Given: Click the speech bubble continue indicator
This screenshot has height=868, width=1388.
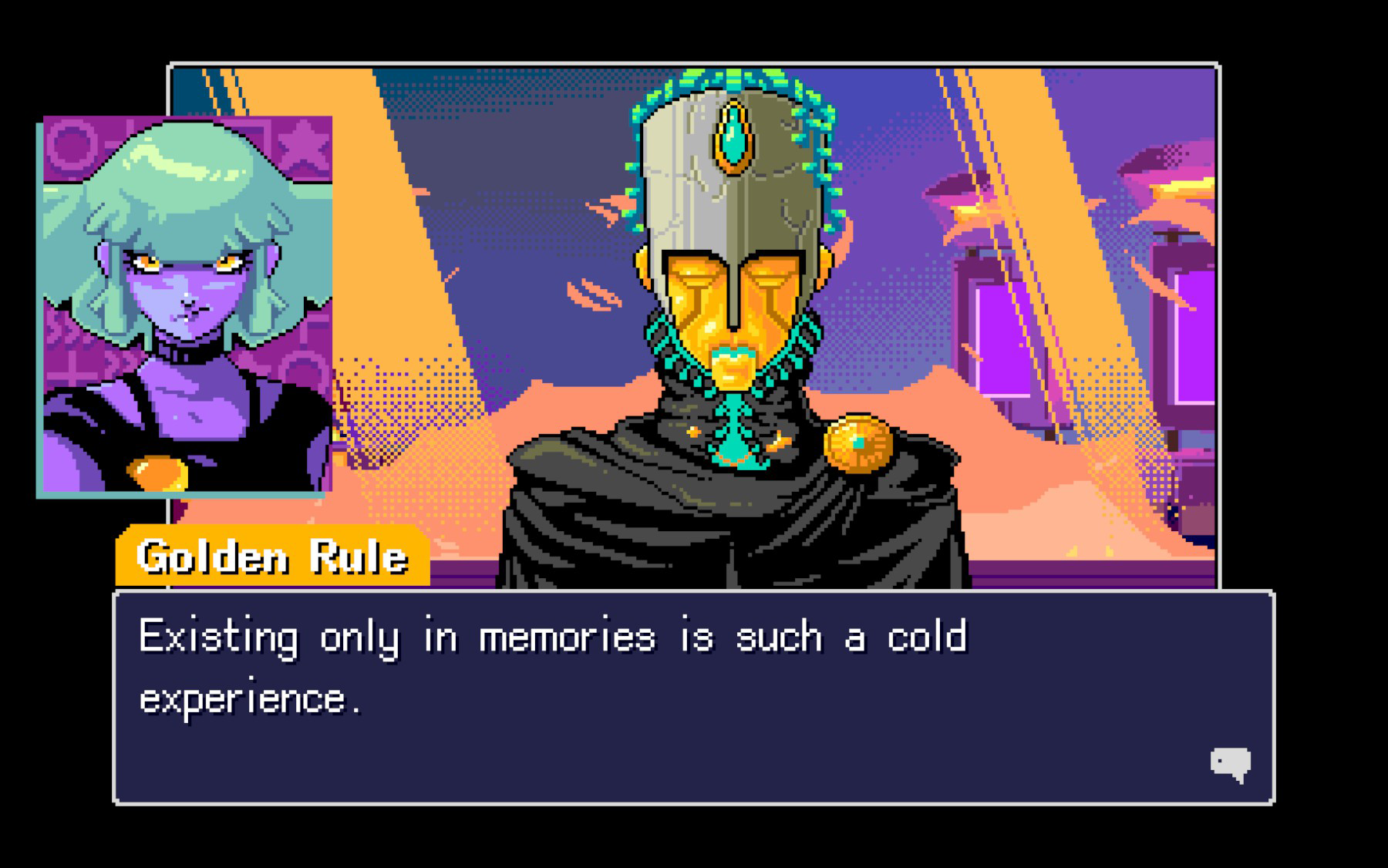Looking at the screenshot, I should click(1235, 764).
